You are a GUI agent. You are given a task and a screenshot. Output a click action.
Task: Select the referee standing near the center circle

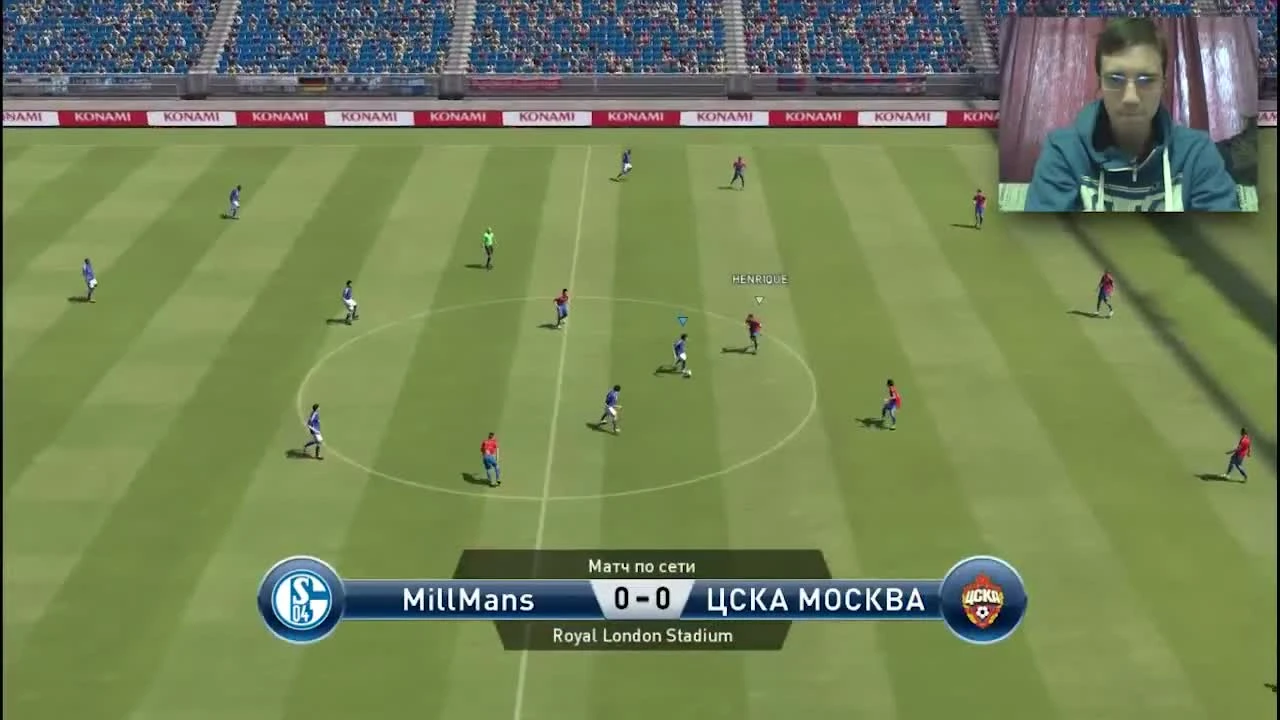point(487,245)
